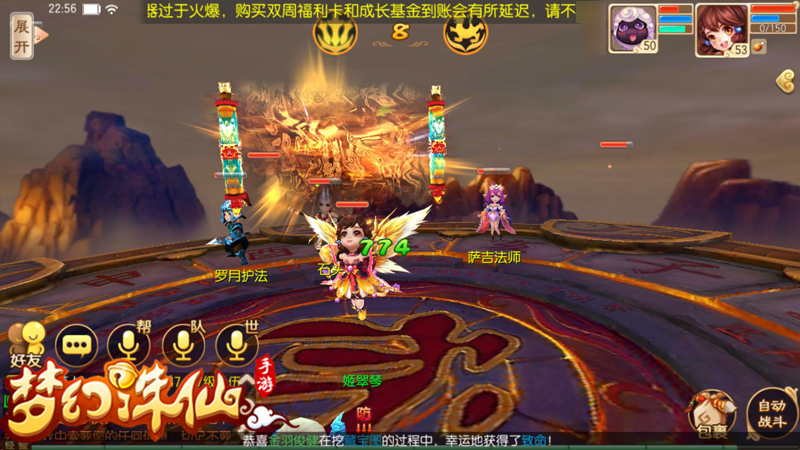Open the 包裹 bag inventory
This screenshot has height=450, width=800.
[711, 415]
